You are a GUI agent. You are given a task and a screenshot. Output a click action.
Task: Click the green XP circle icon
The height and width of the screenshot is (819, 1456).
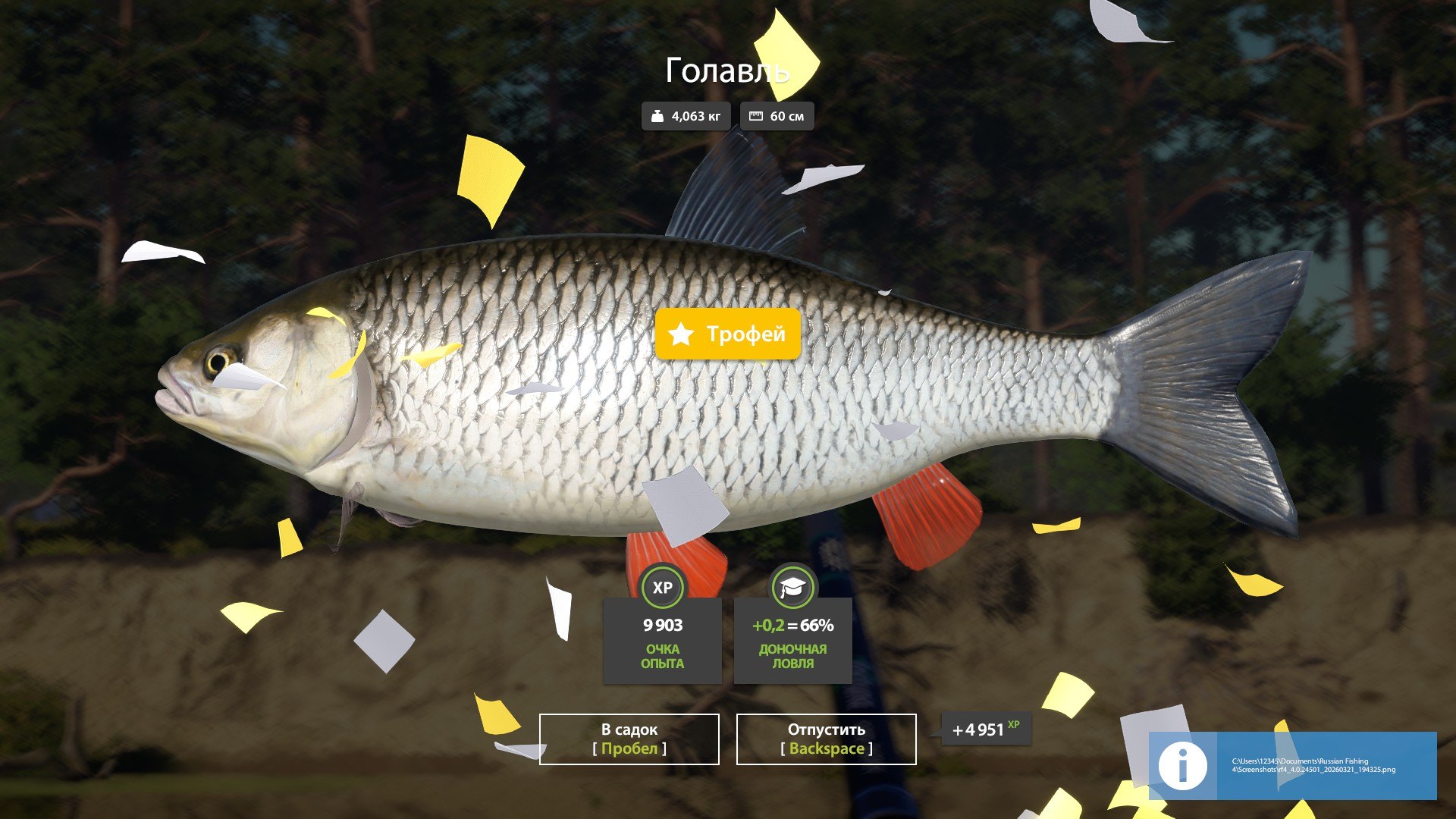[x=661, y=587]
